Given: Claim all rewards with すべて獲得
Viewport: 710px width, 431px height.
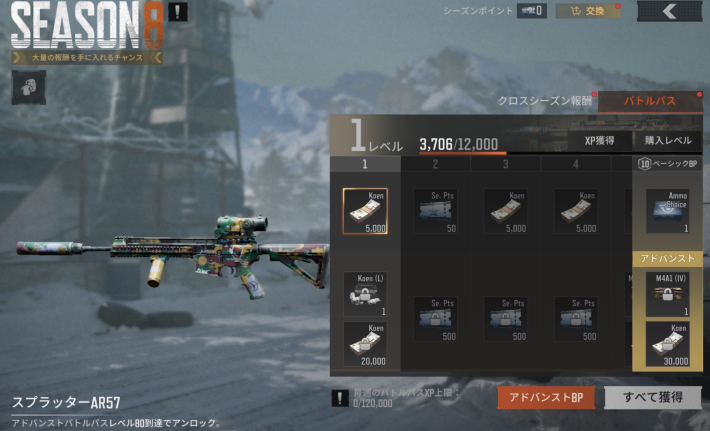Looking at the screenshot, I should [652, 398].
